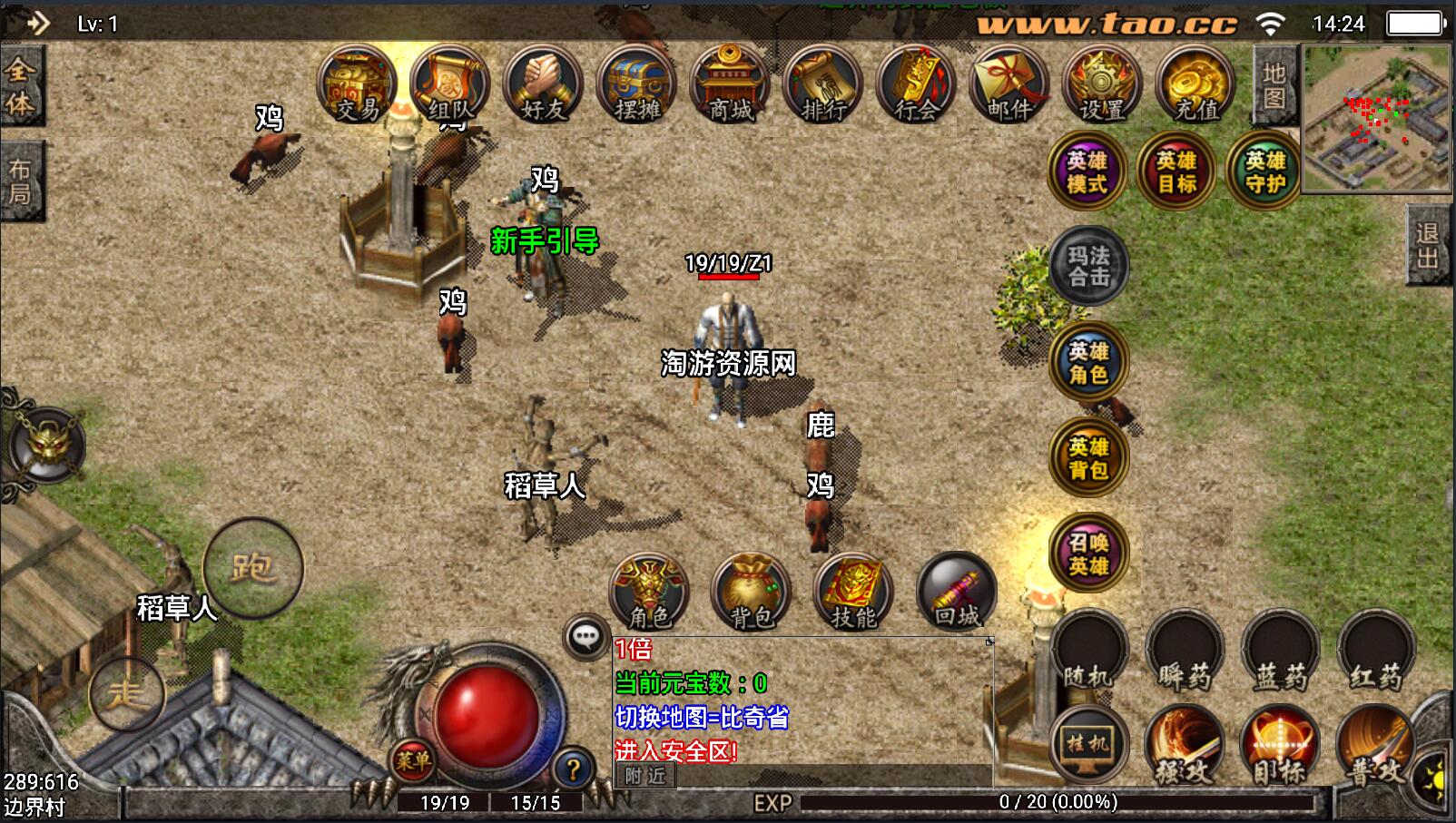1456x823 pixels.
Task: Open the 商城 shop
Action: [731, 84]
